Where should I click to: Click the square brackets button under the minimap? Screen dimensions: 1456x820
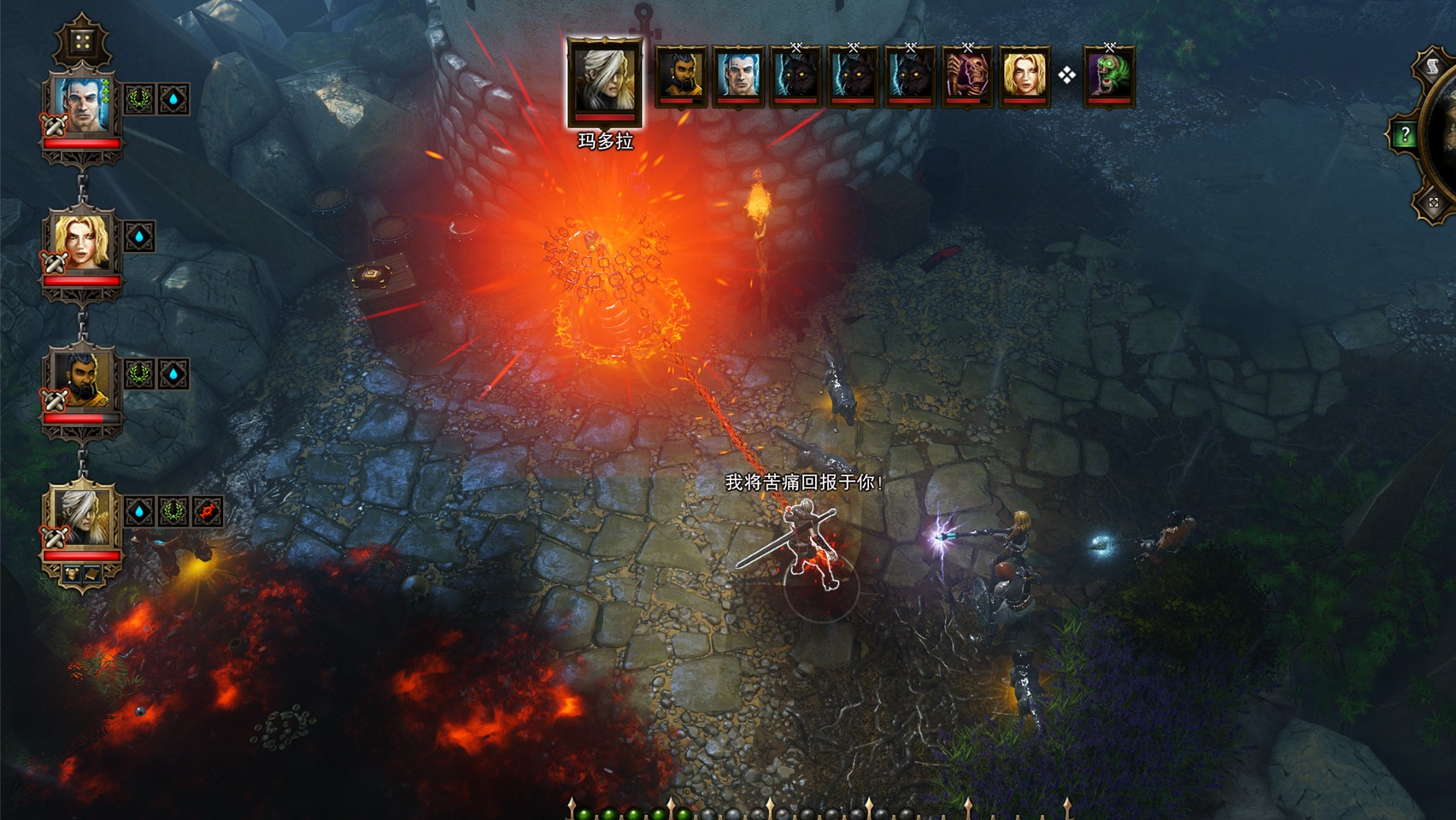(1433, 202)
